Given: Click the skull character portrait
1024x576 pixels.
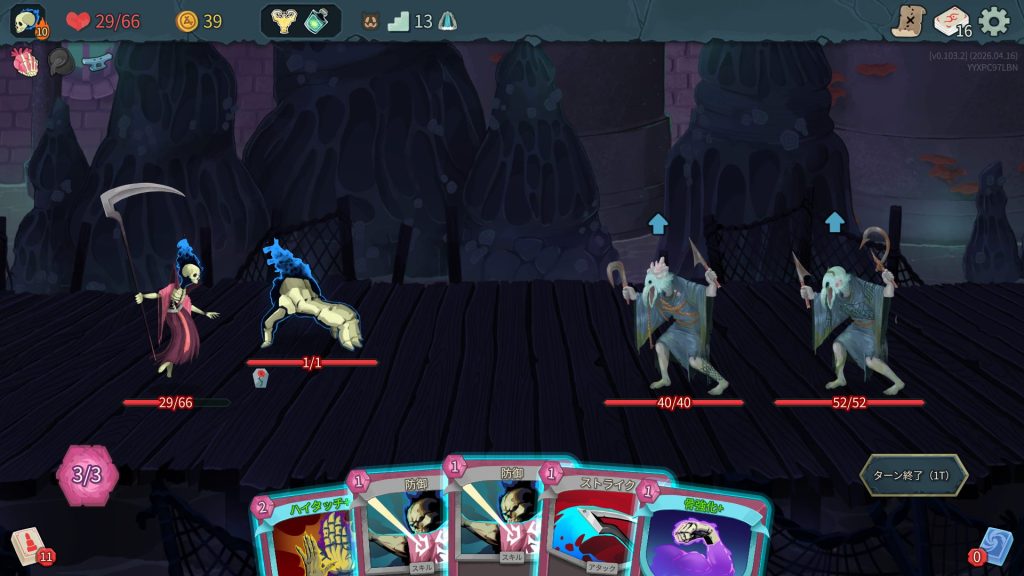Looking at the screenshot, I should [x=28, y=22].
